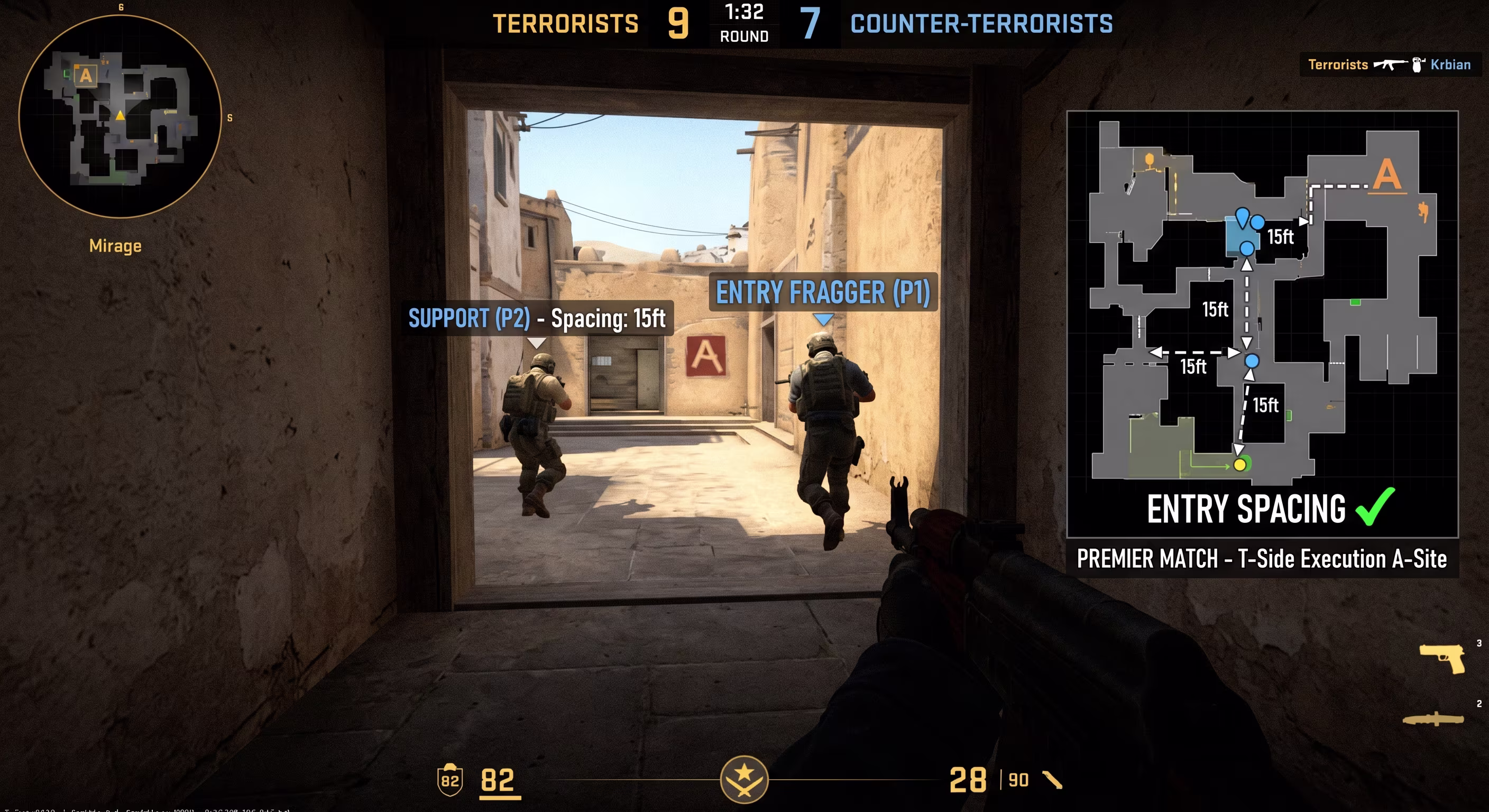The width and height of the screenshot is (1489, 812).
Task: Open the Krbian kill feed entry
Action: point(1389,64)
